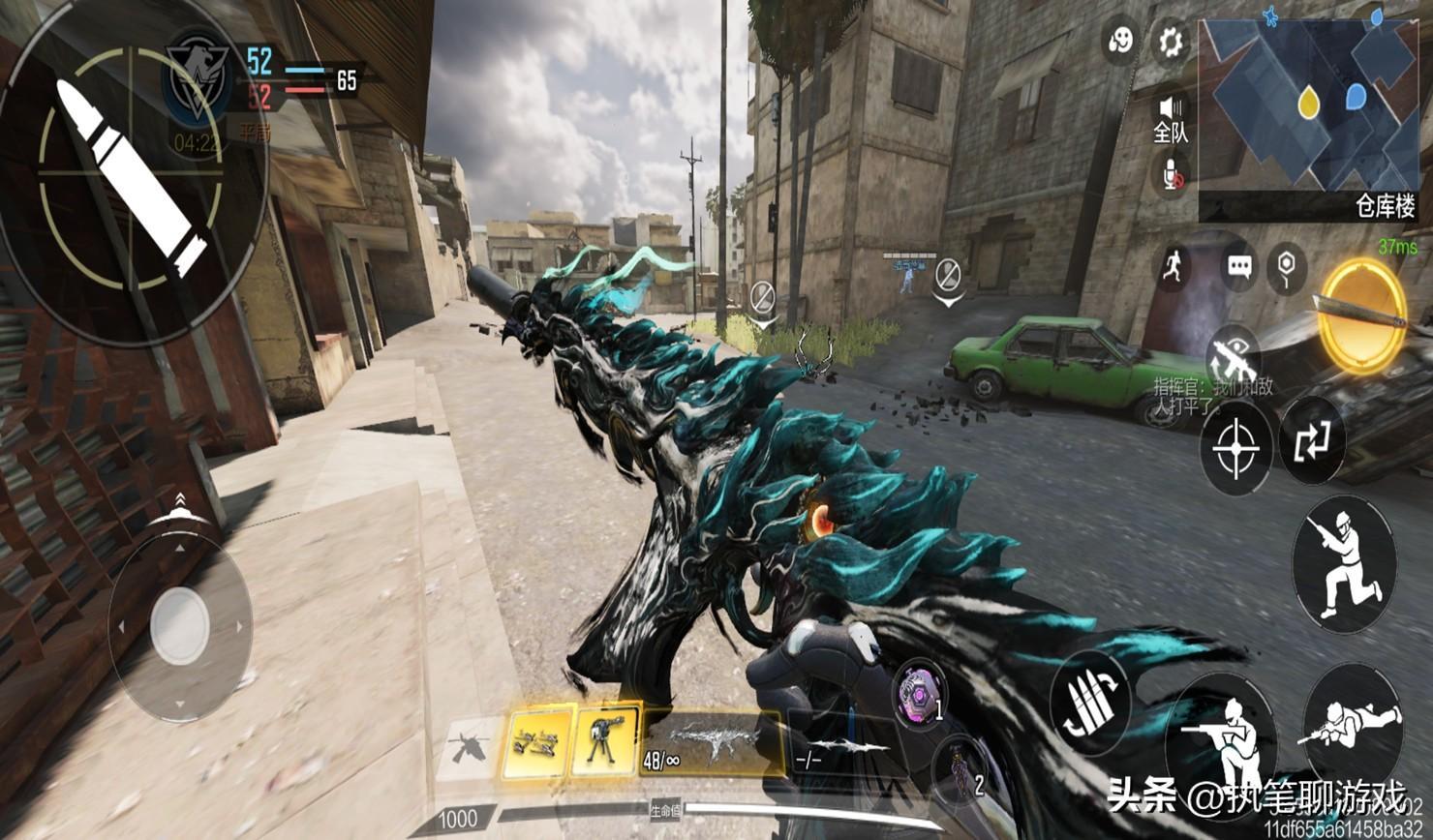The height and width of the screenshot is (840, 1433).
Task: Select the primary weapon slot showing 48/∞
Action: coord(712,743)
